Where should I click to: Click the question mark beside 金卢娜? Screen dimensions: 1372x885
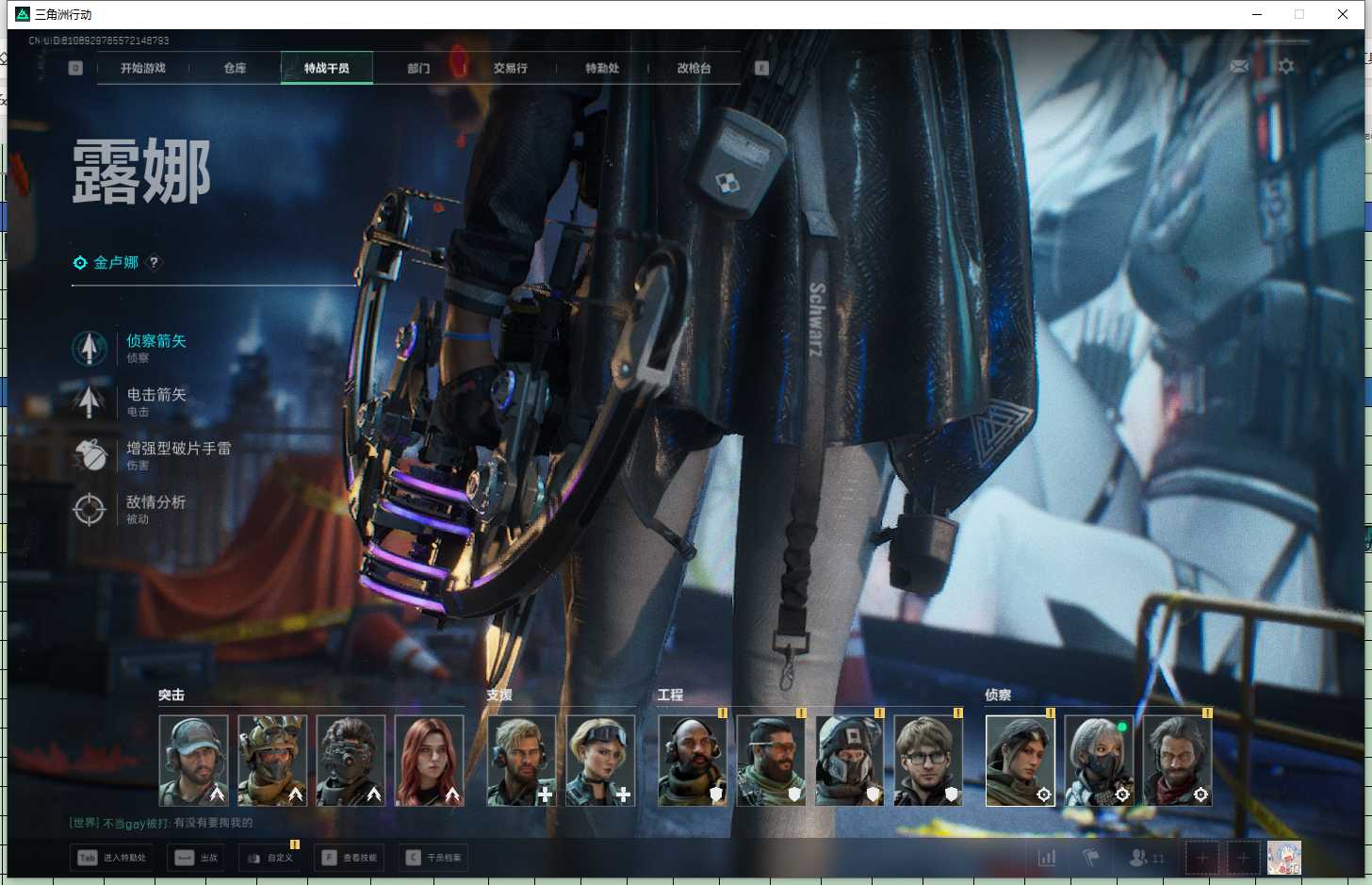pyautogui.click(x=155, y=263)
